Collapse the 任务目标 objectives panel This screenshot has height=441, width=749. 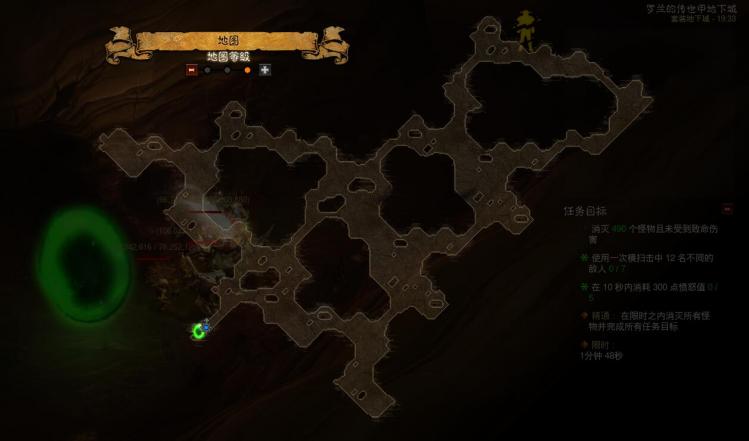click(727, 209)
